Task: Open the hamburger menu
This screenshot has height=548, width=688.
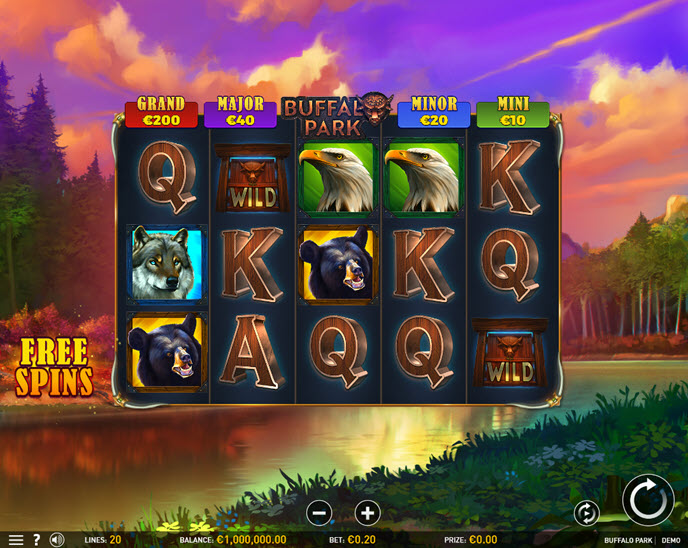Action: pyautogui.click(x=15, y=540)
